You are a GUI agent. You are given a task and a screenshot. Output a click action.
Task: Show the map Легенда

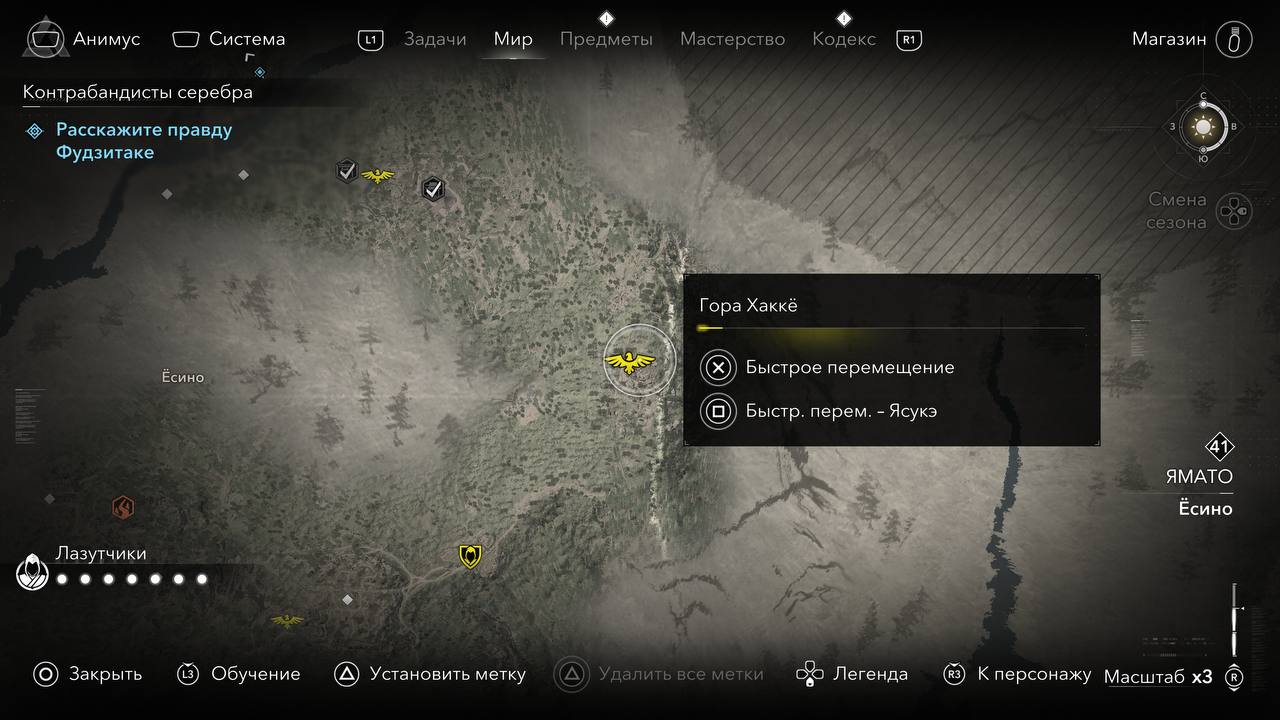[852, 674]
